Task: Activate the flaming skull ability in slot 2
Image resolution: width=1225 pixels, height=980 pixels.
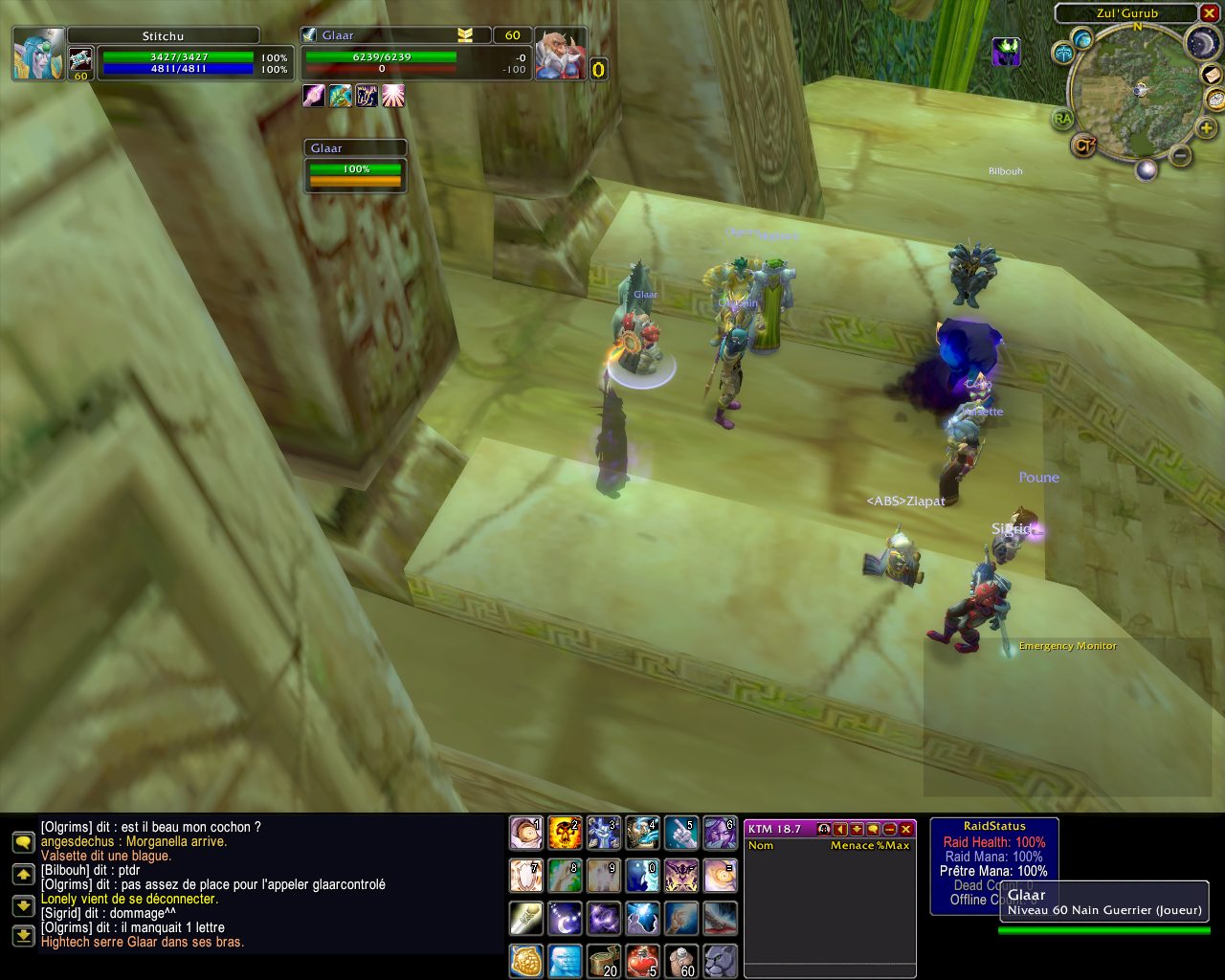Action: click(x=565, y=834)
